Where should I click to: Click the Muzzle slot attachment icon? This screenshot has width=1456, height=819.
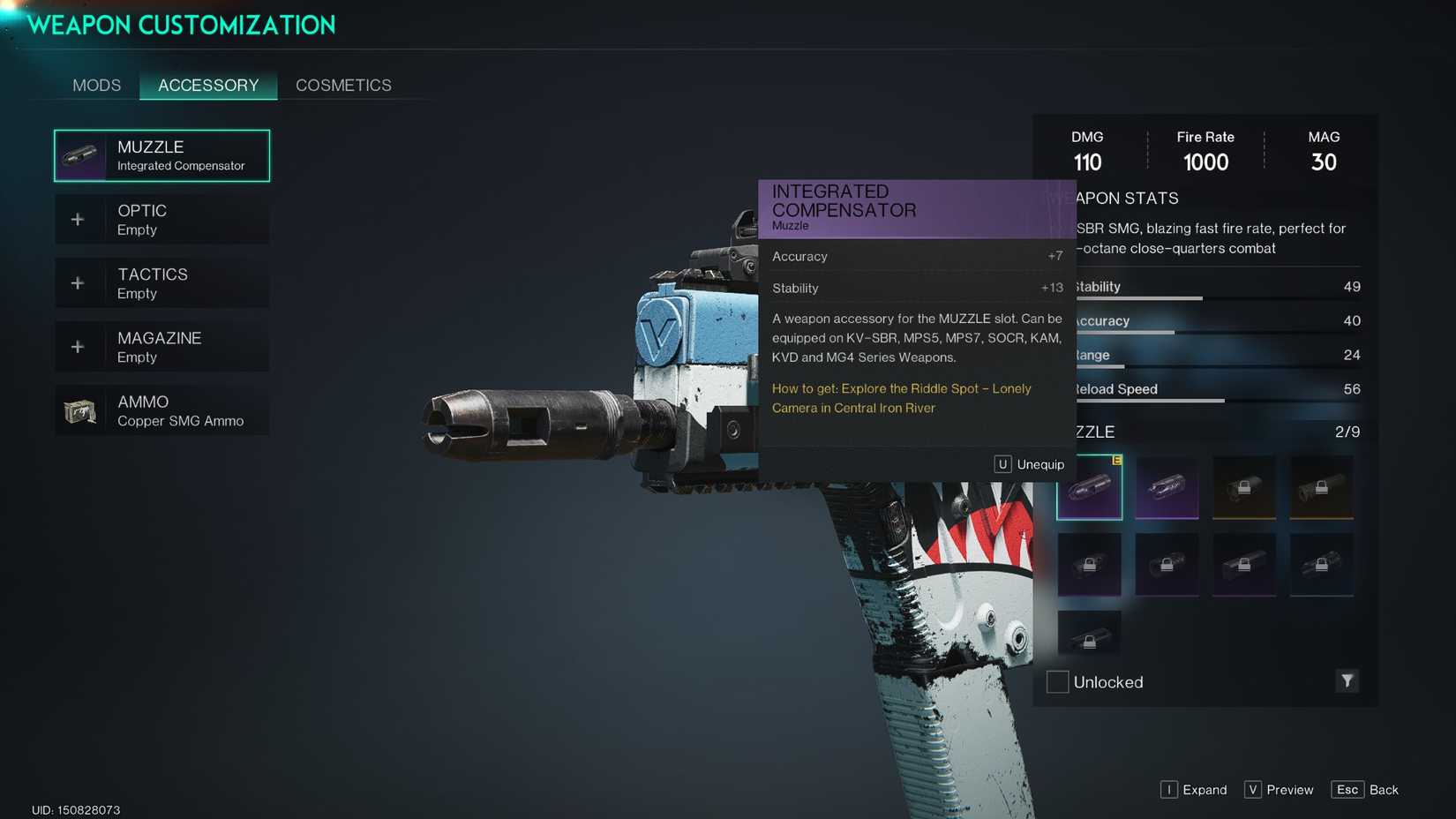81,154
